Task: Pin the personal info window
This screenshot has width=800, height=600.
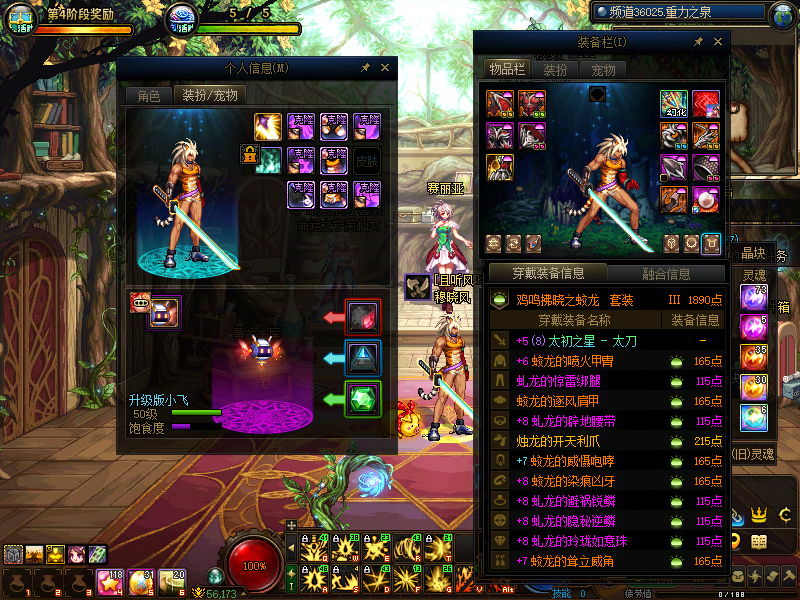Action: [366, 68]
